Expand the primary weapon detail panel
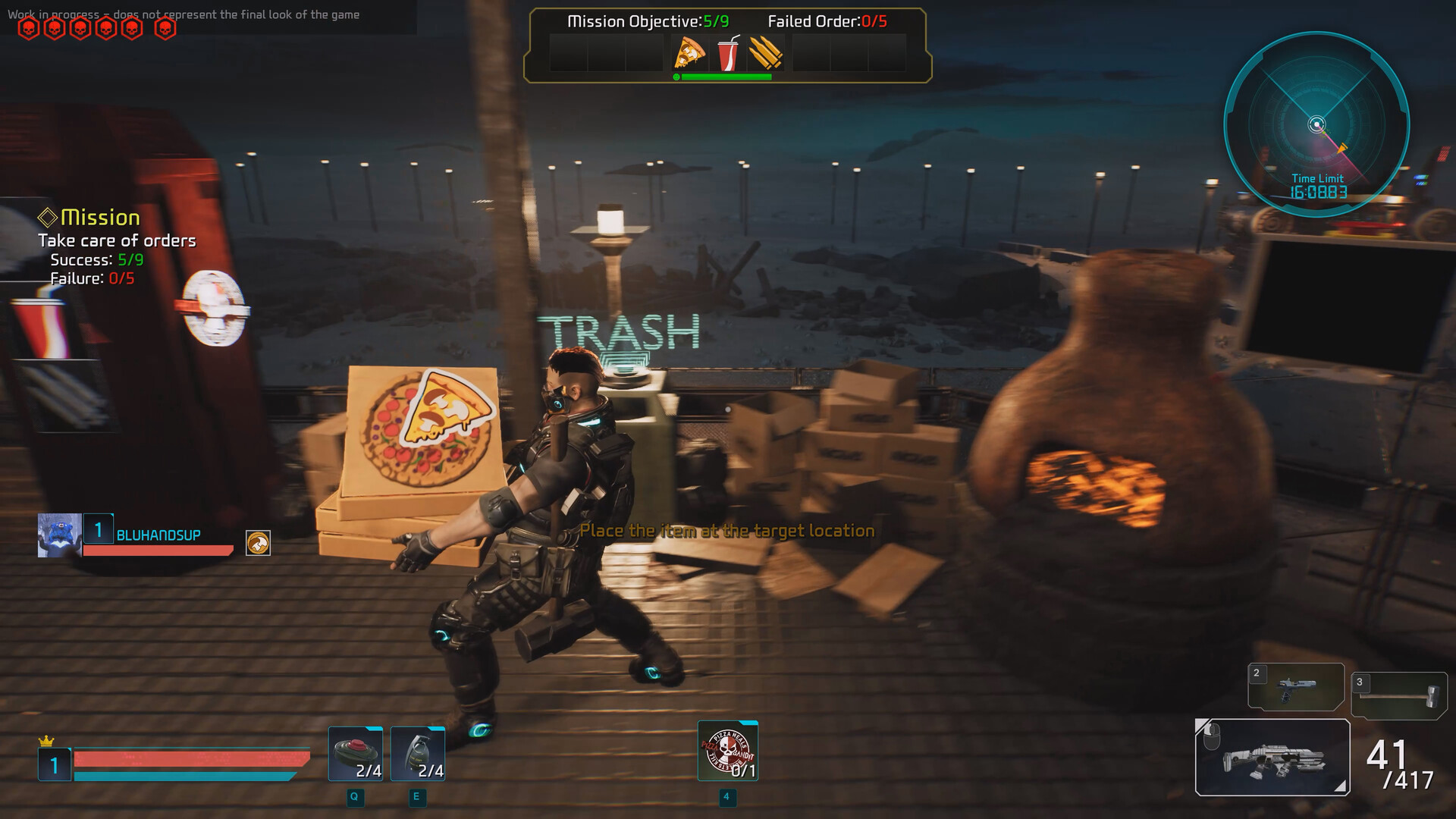This screenshot has height=819, width=1456. tap(1271, 757)
